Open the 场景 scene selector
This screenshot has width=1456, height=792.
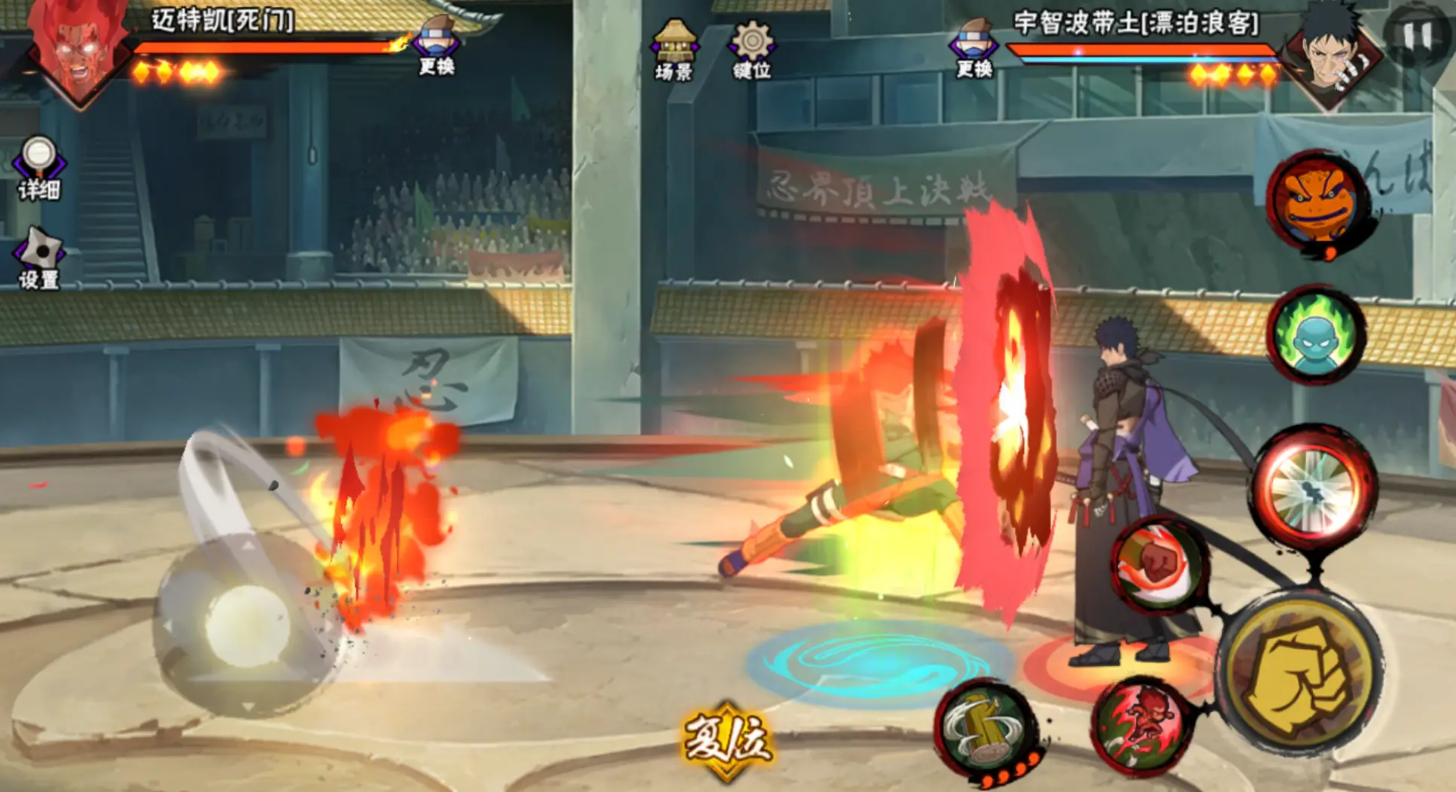click(x=674, y=48)
